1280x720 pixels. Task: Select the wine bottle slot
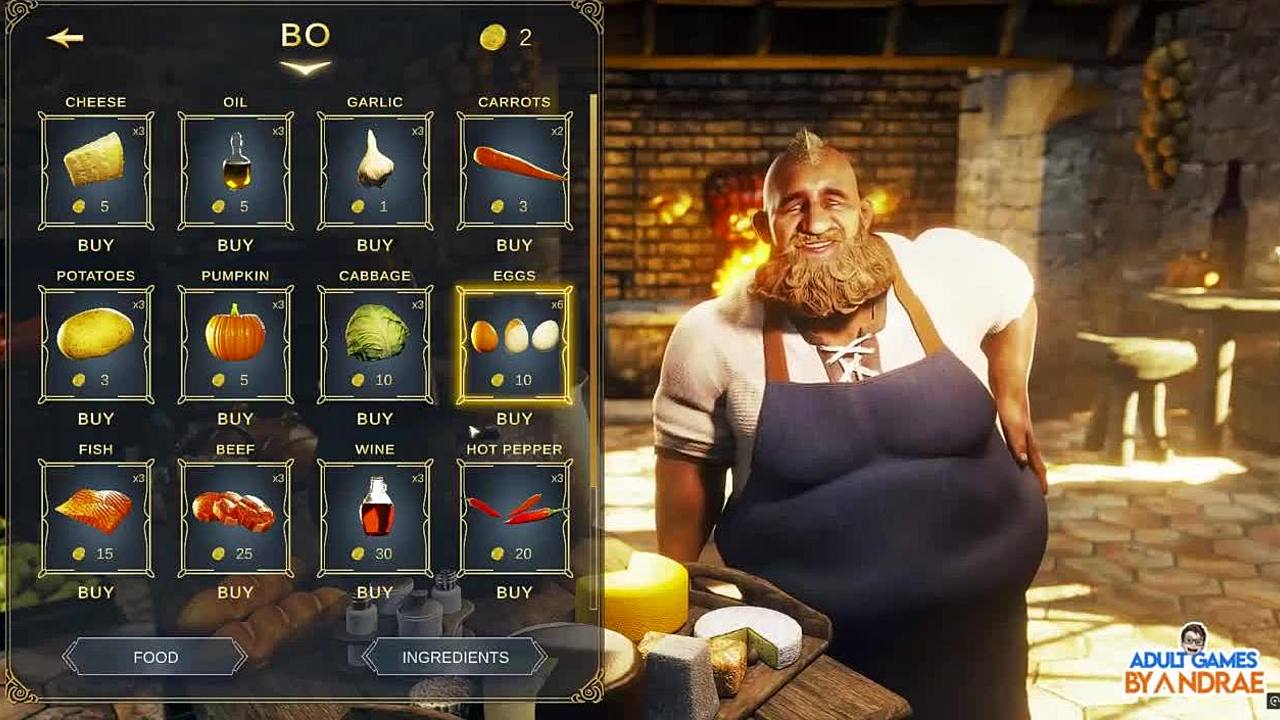pos(375,518)
